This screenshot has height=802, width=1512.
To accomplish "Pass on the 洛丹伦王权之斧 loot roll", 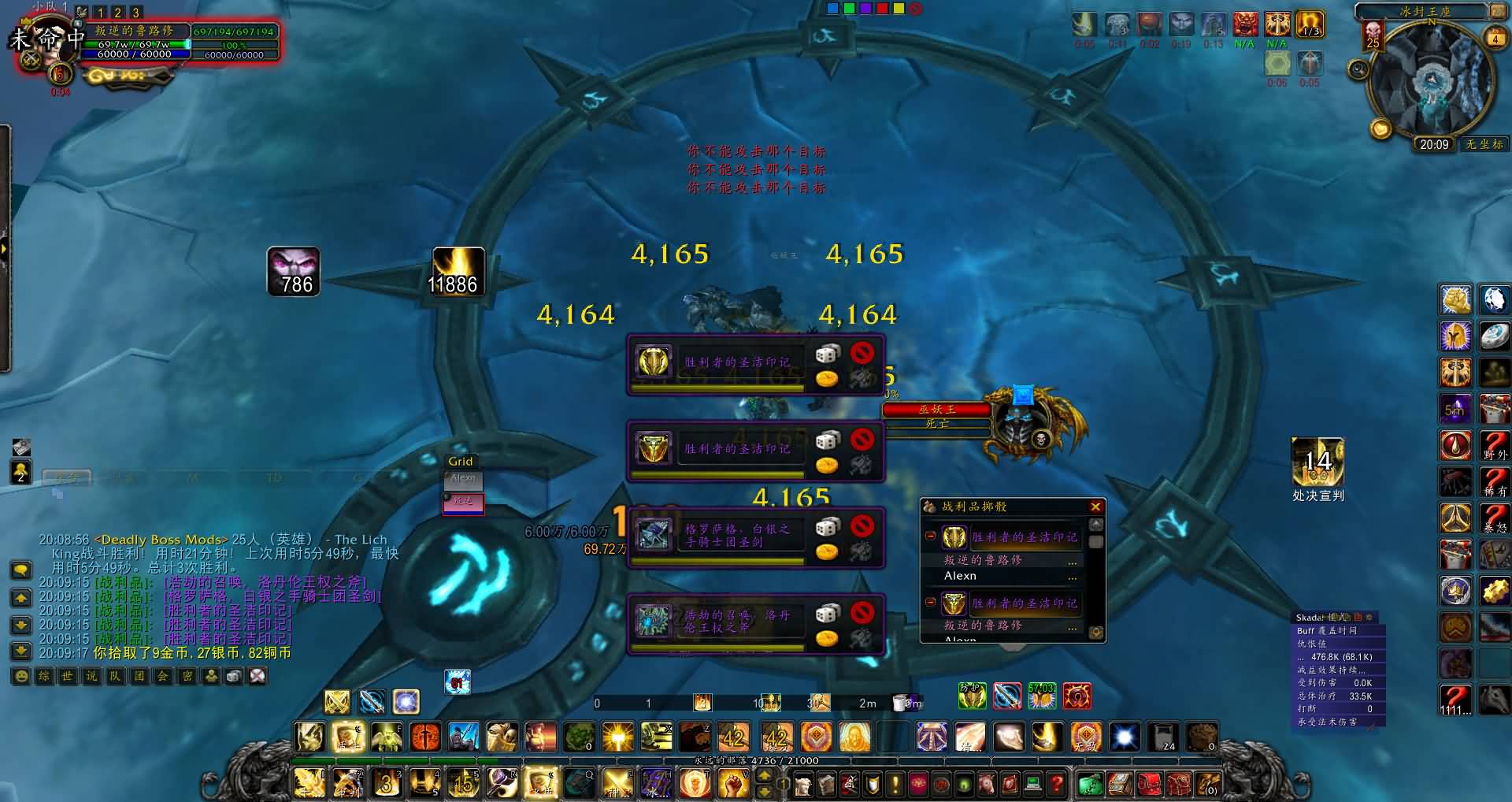I will pyautogui.click(x=862, y=611).
